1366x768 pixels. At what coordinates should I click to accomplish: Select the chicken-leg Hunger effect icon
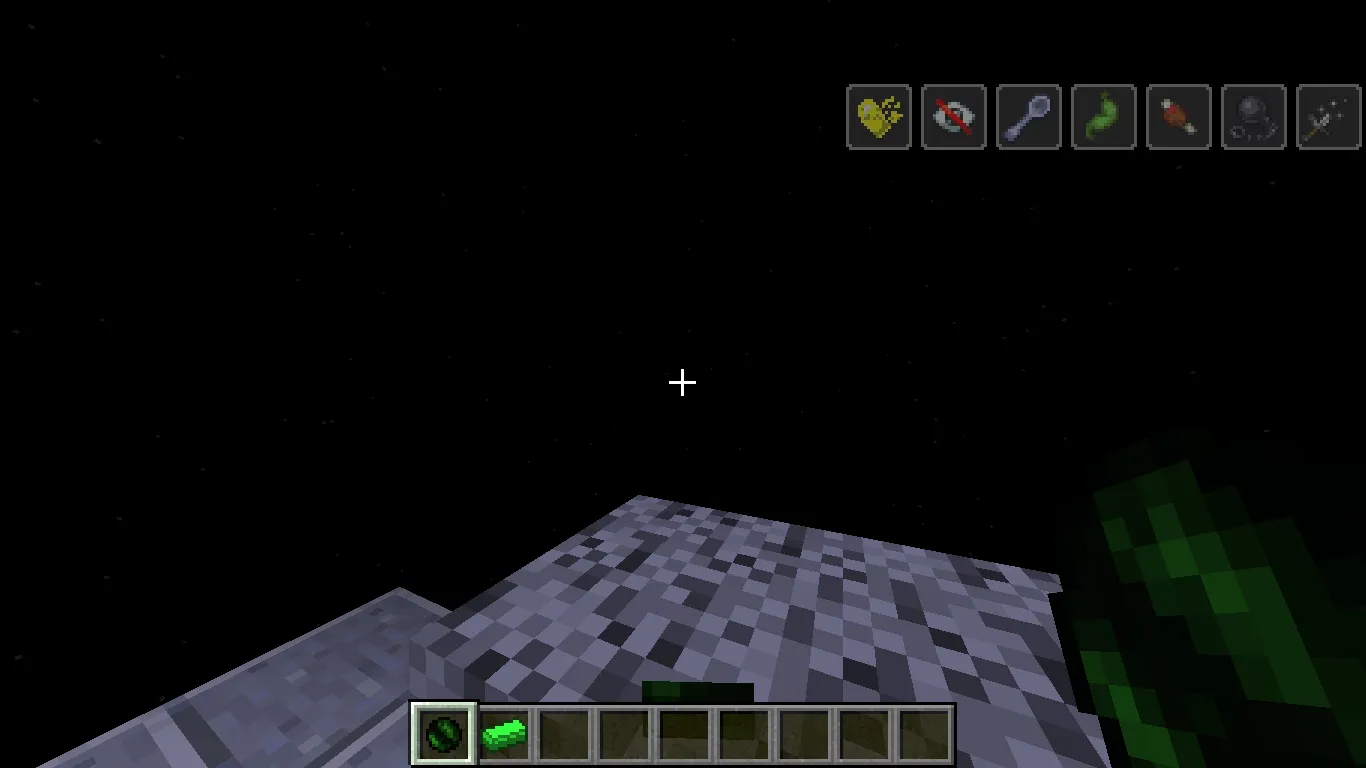point(1178,117)
